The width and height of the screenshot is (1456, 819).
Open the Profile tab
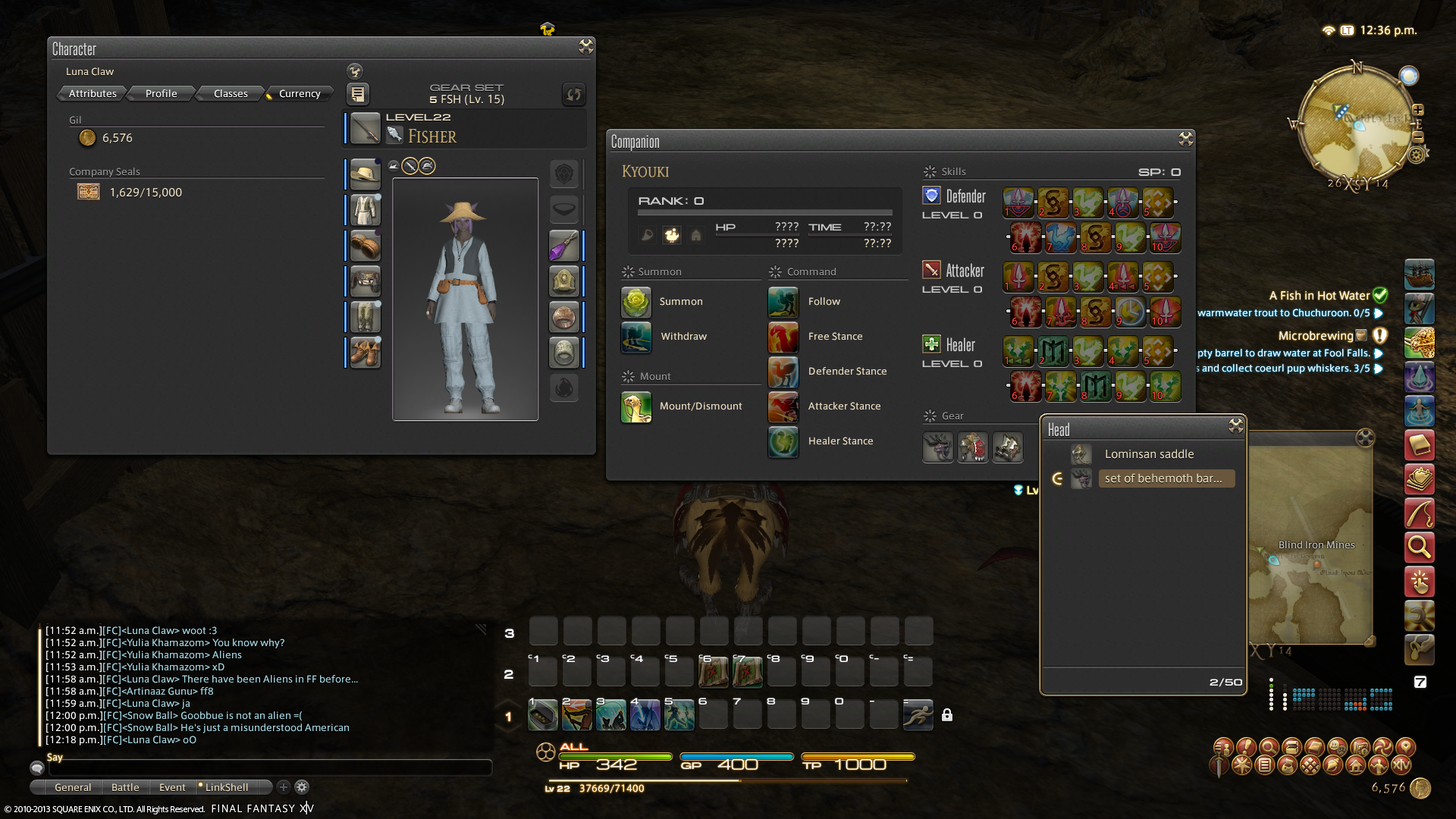tap(161, 93)
